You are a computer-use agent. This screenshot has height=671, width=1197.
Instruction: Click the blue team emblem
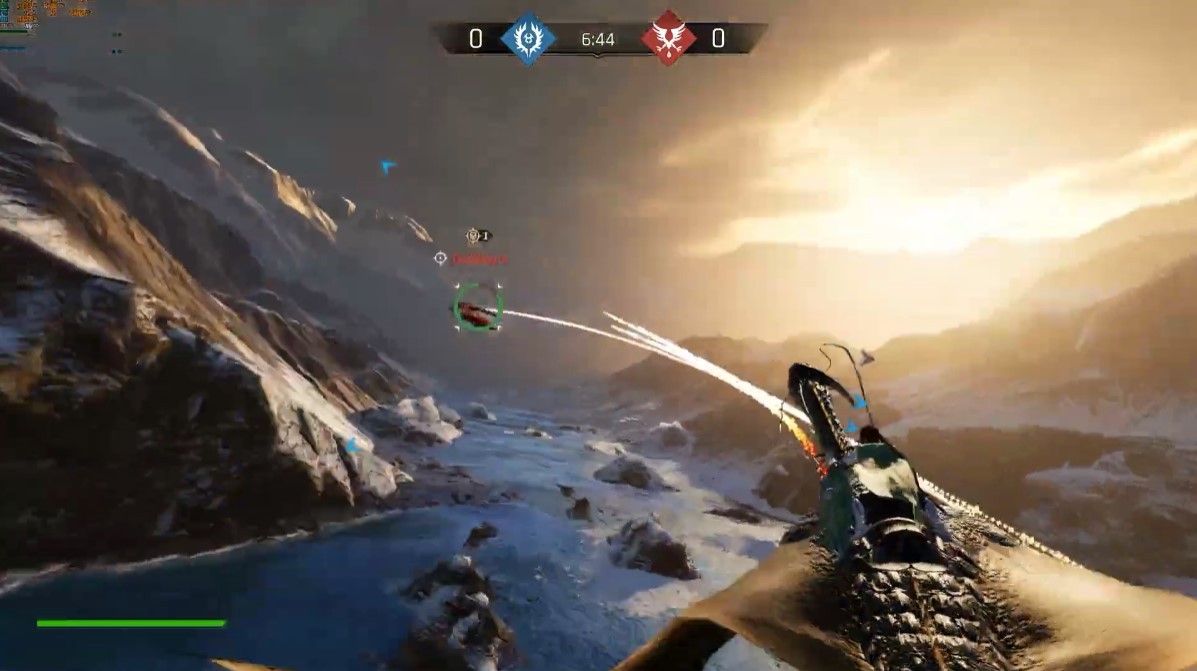528,39
